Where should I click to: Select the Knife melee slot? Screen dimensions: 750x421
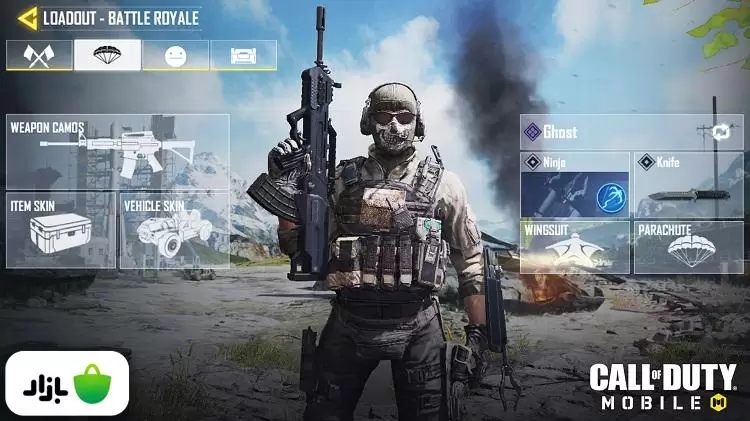[x=688, y=184]
